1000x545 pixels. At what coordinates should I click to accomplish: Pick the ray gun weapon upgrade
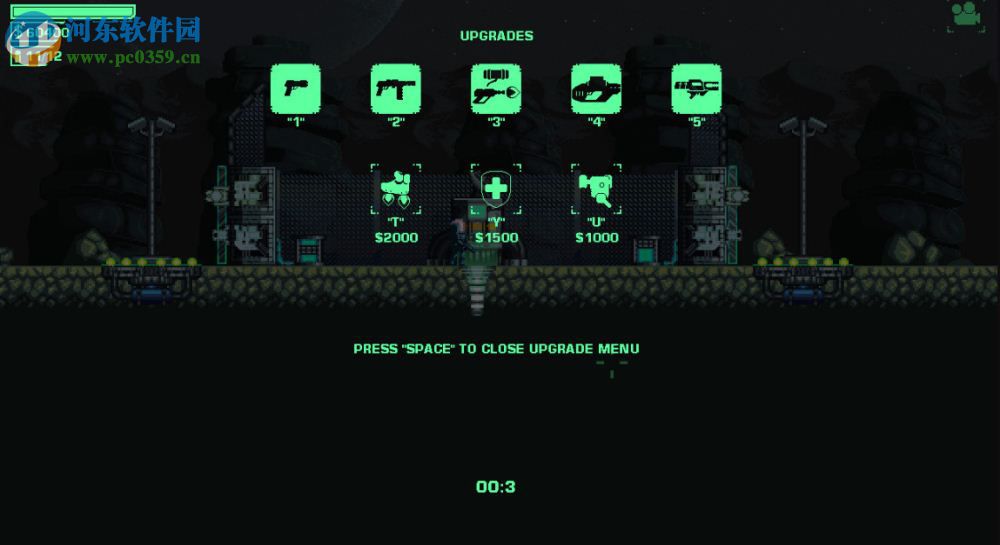tap(496, 89)
